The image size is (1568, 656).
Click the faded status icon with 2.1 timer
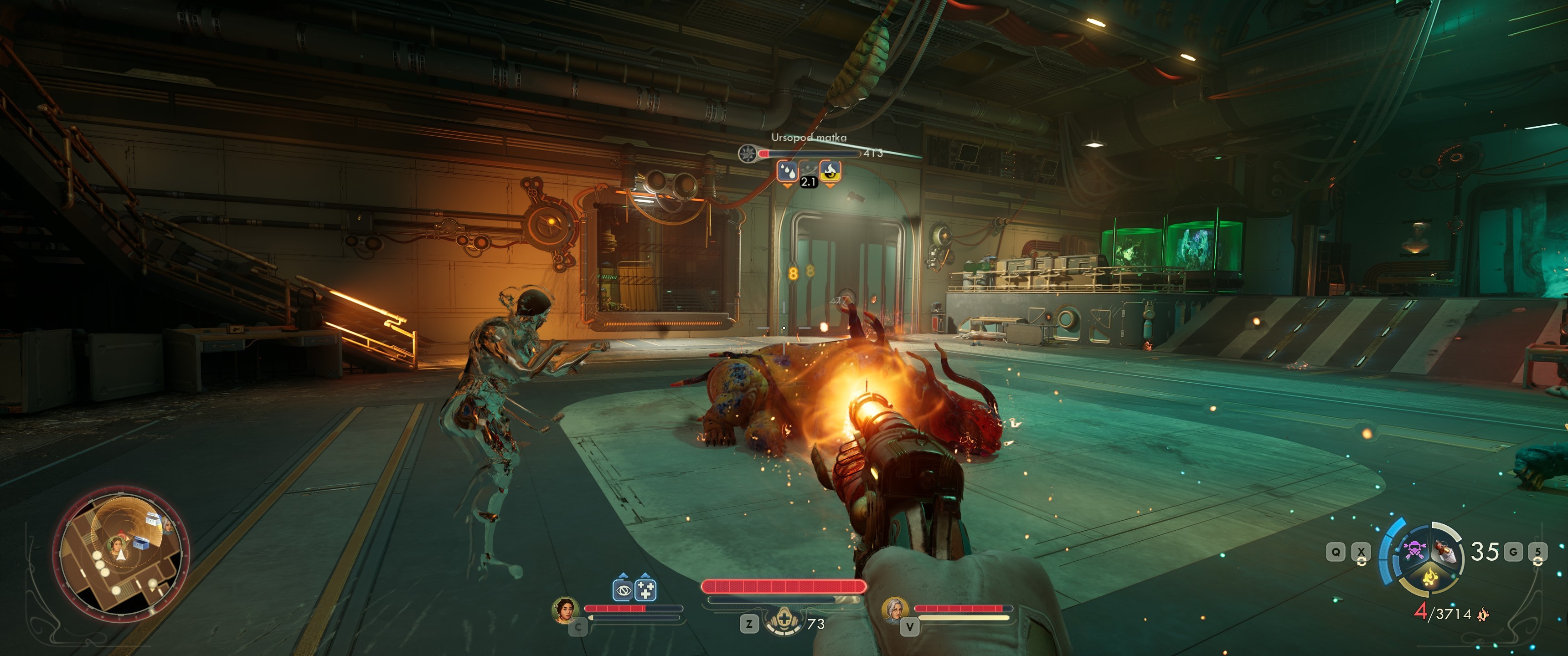pyautogui.click(x=808, y=172)
